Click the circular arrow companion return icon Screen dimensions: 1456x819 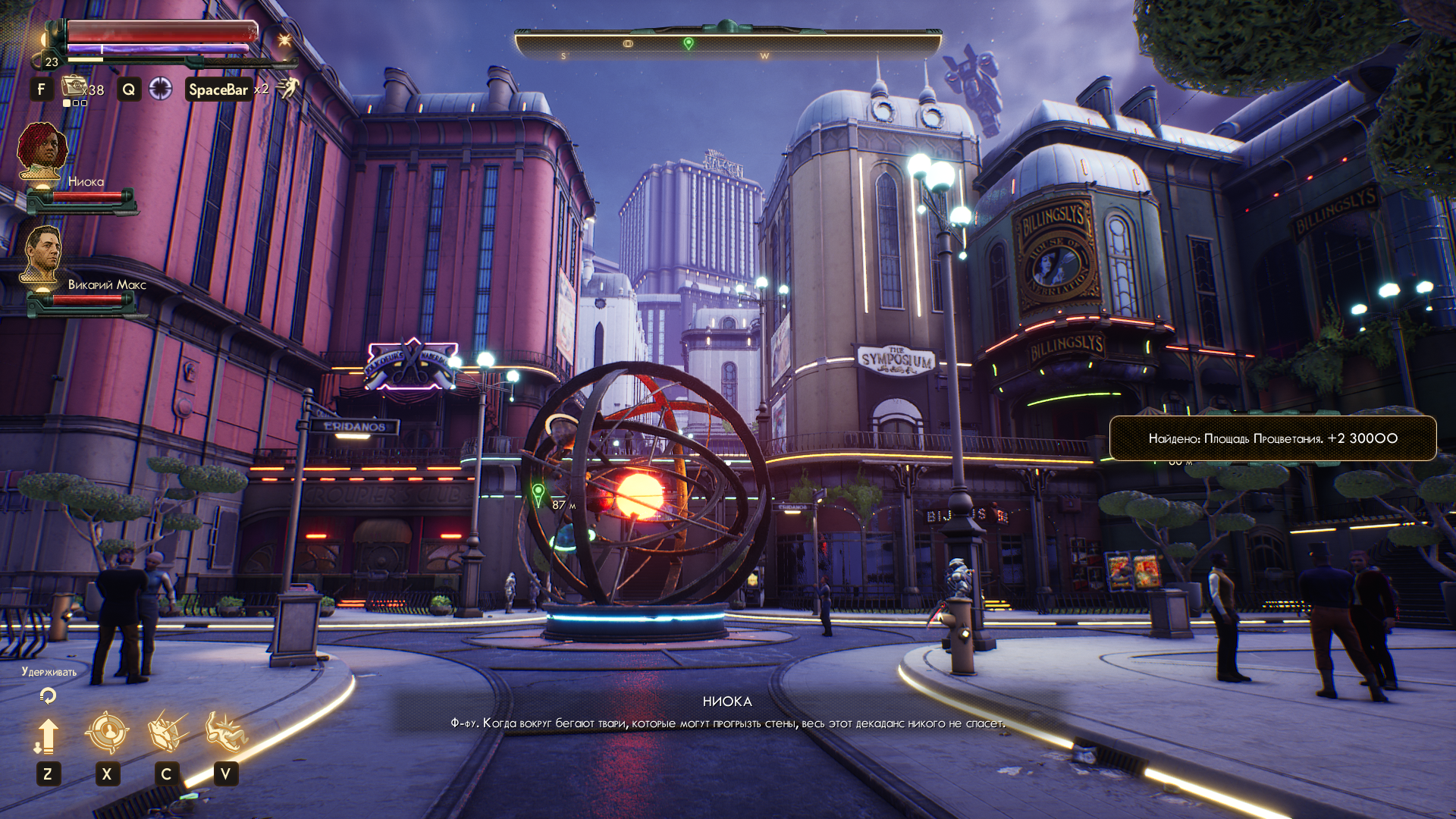[48, 695]
